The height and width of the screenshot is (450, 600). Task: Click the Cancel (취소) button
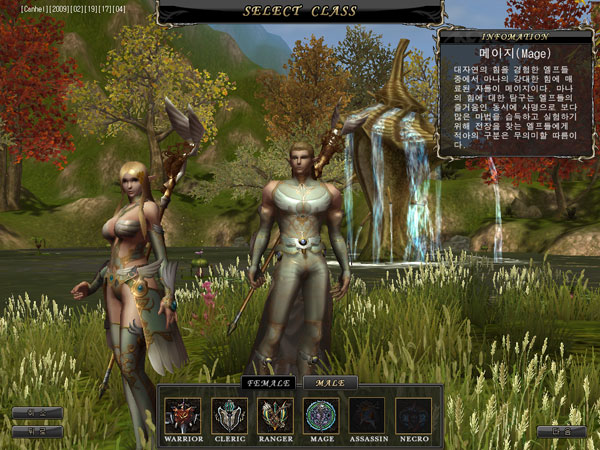37,413
